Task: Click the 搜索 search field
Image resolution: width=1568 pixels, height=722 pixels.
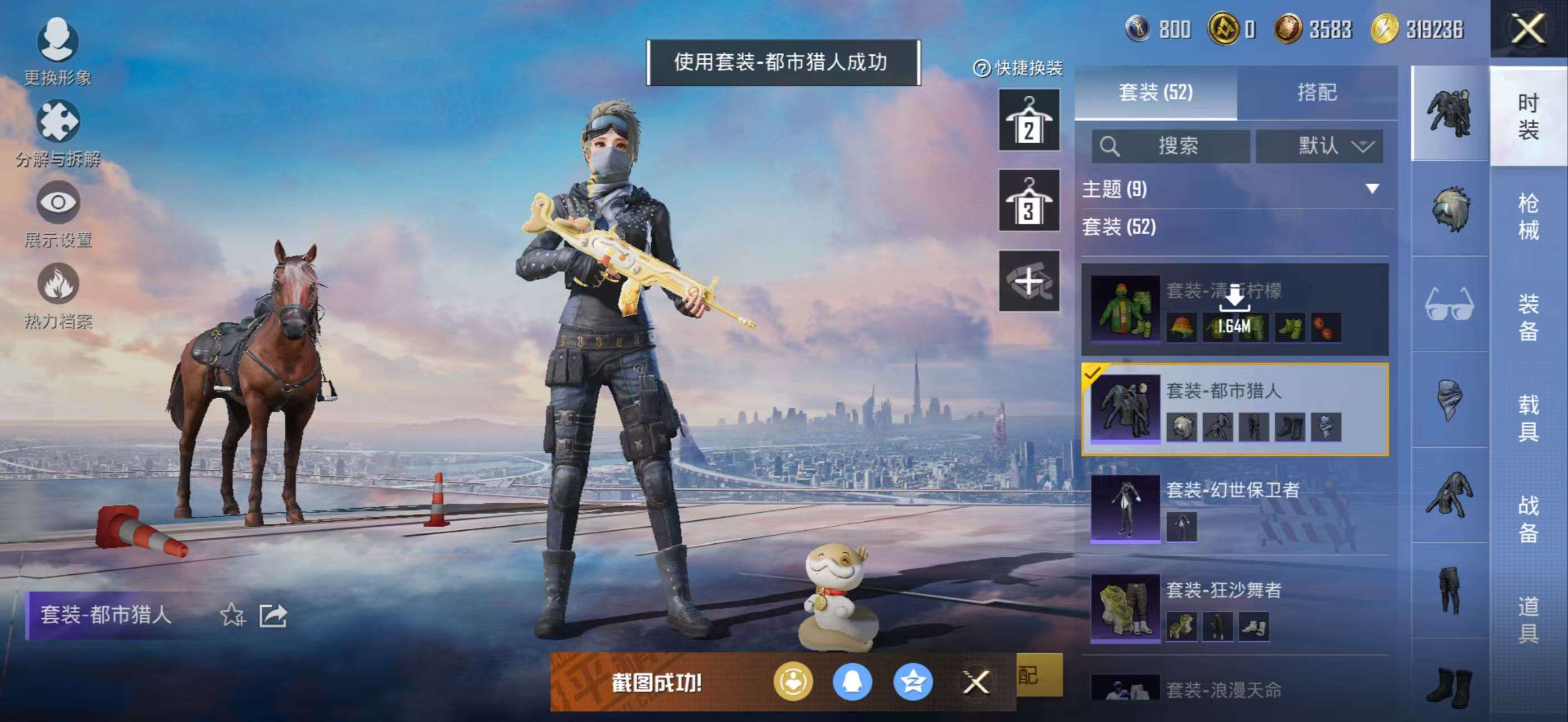Action: (1171, 146)
